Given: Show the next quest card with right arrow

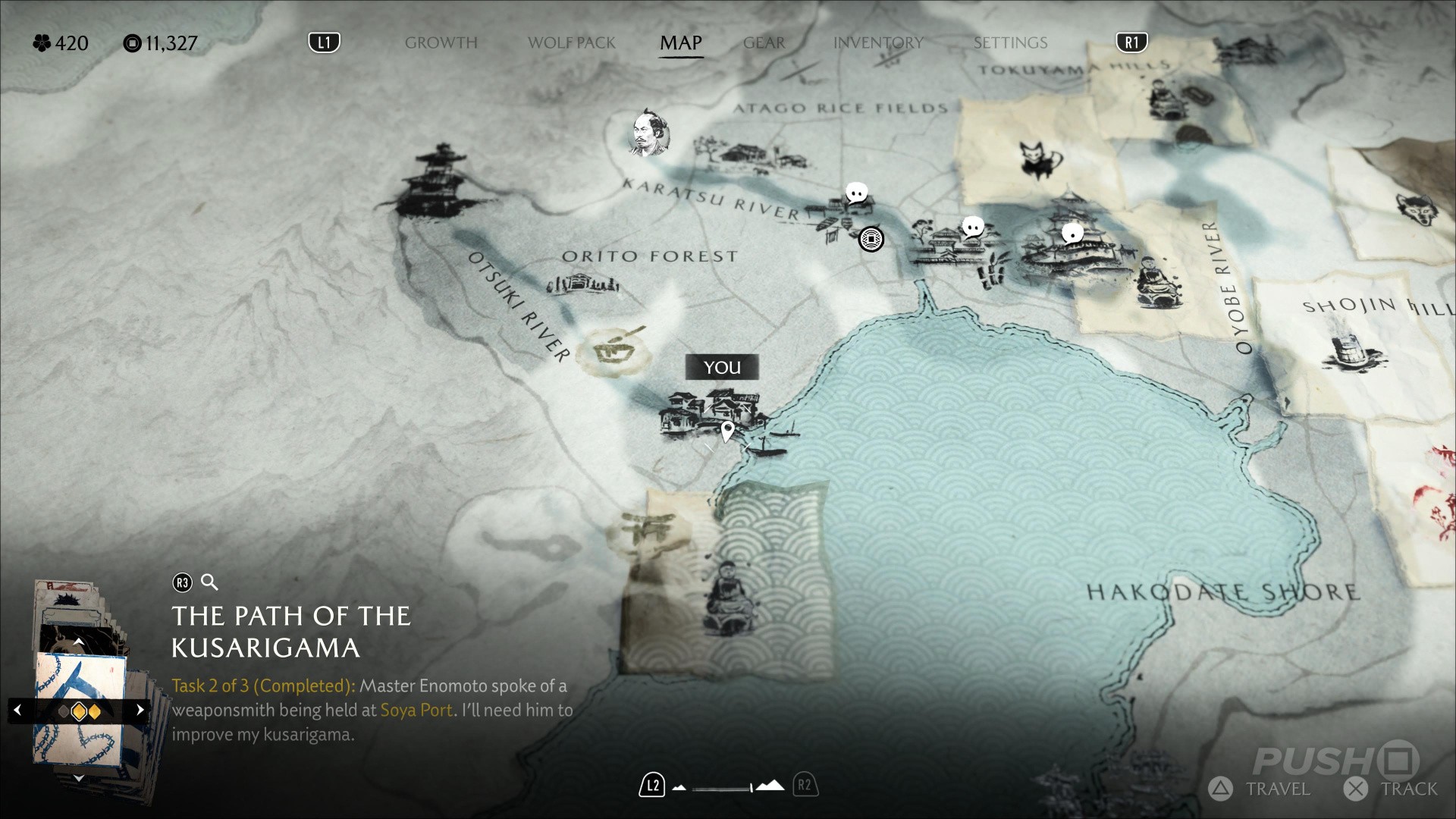Looking at the screenshot, I should click(140, 711).
